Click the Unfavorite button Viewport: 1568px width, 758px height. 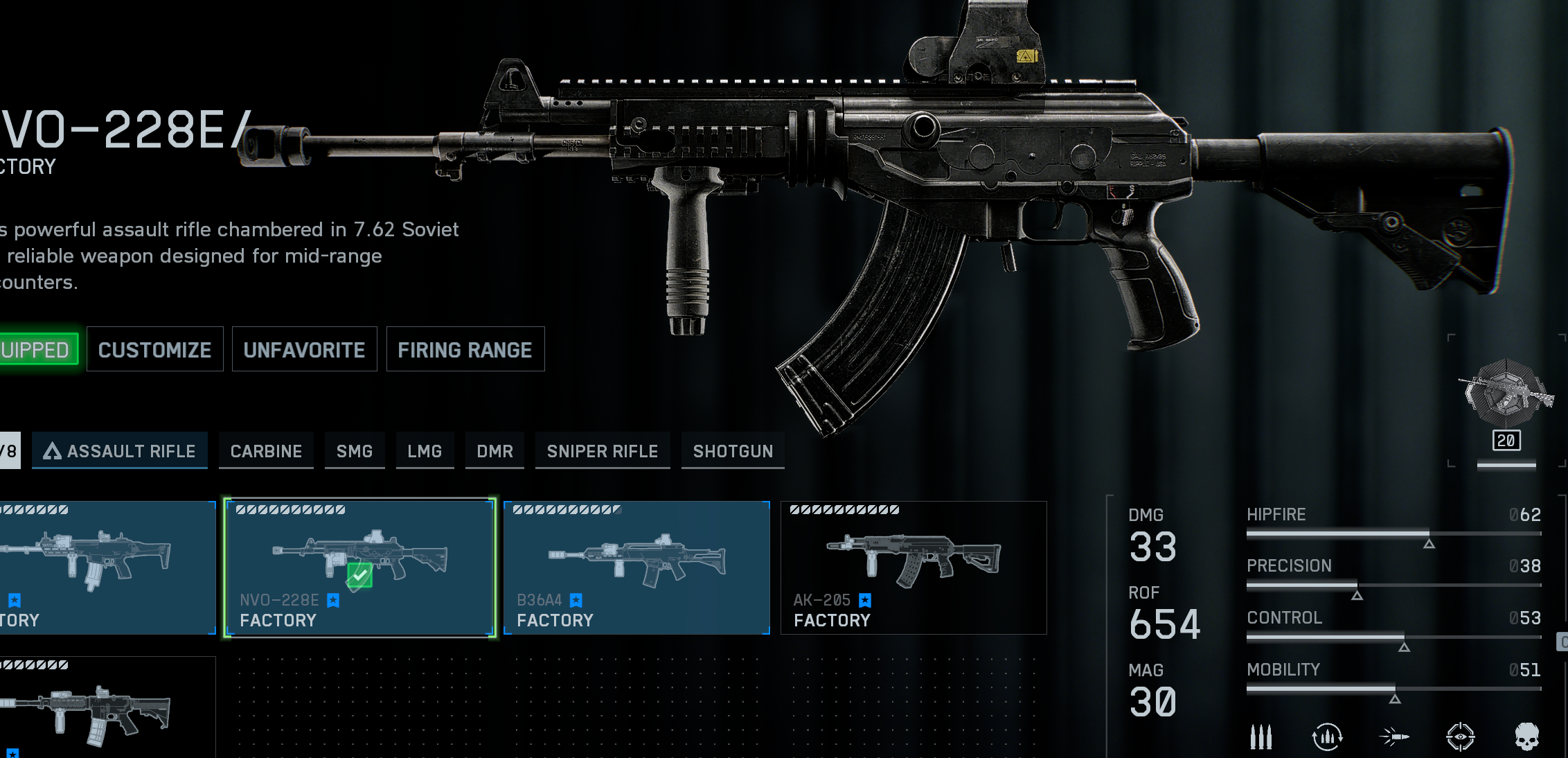coord(304,350)
